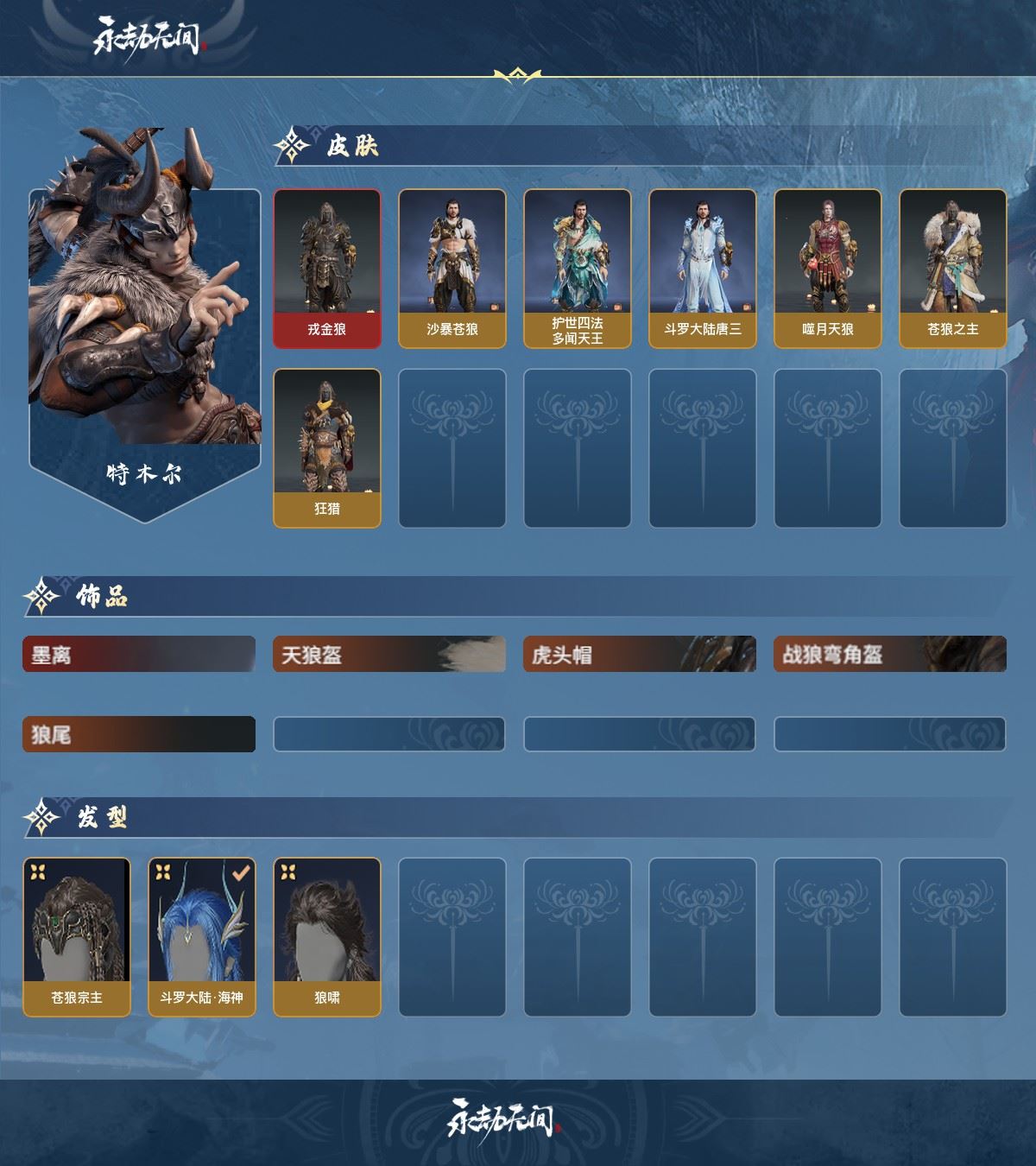Choose the 沙暴苍狼 skin
This screenshot has height=1166, width=1036.
click(x=452, y=268)
